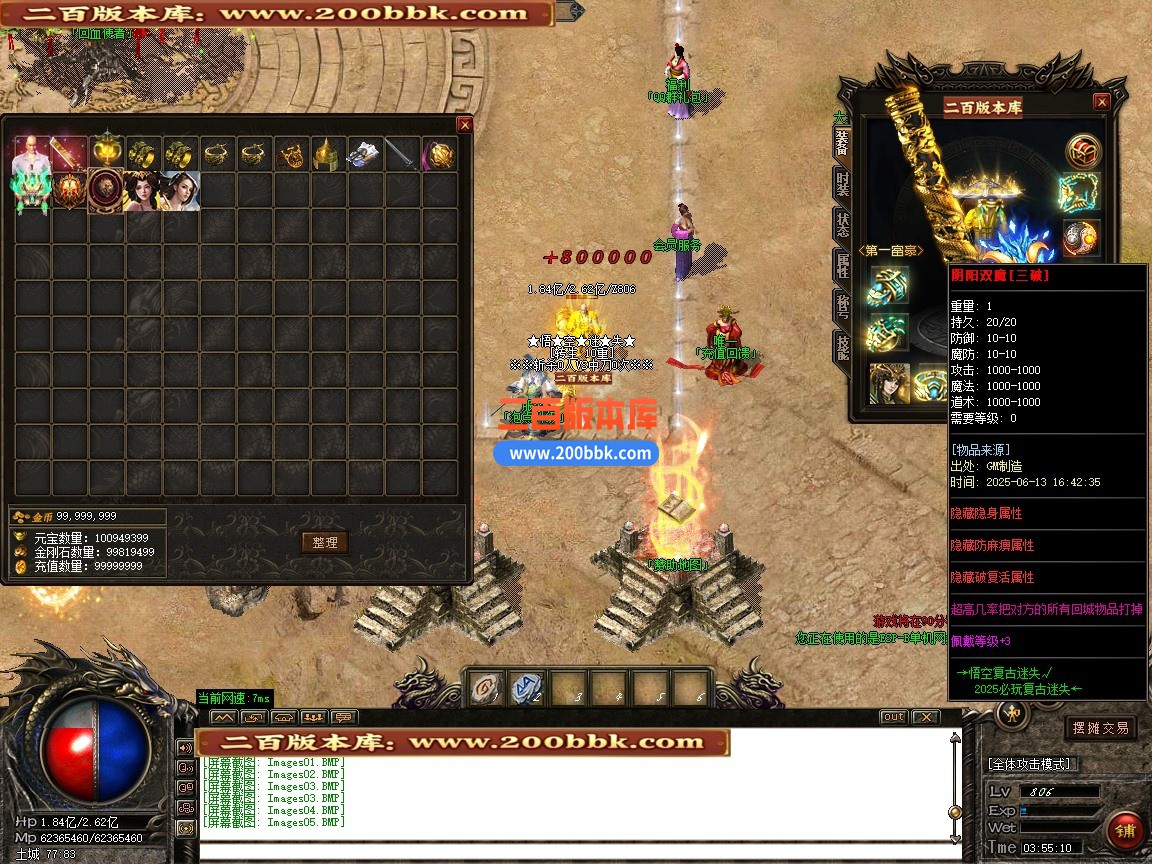
Task: Open the 摆摊交易 stall trading button
Action: (x=1100, y=728)
